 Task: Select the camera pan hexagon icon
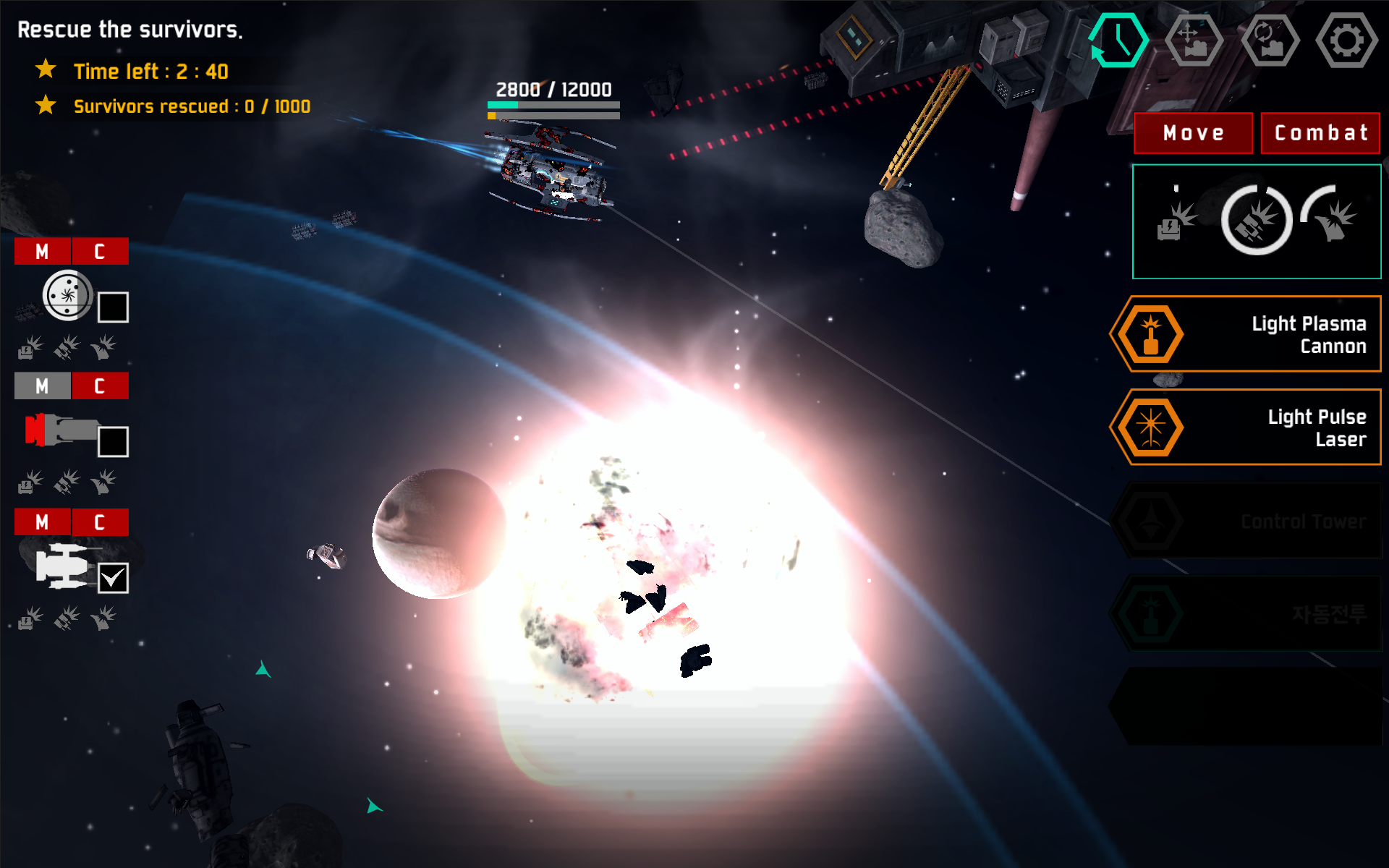[1194, 40]
